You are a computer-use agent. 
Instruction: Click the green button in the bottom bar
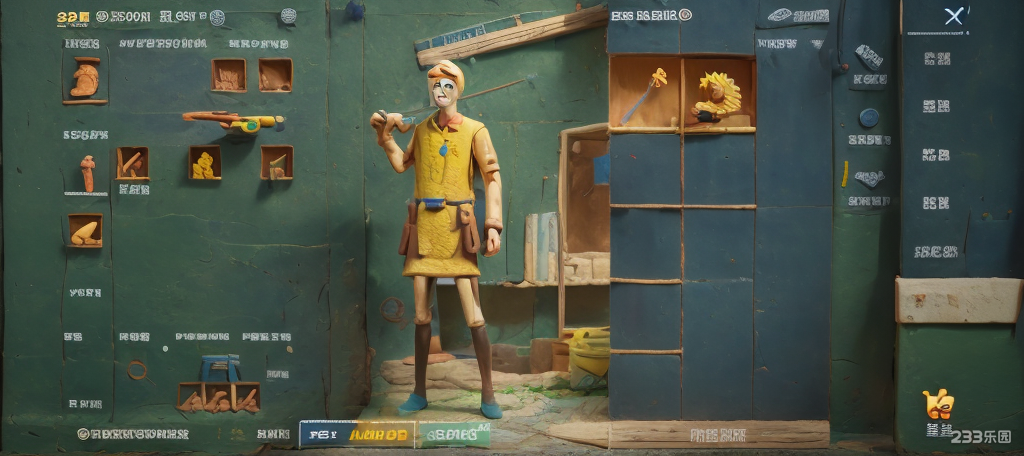click(x=455, y=434)
